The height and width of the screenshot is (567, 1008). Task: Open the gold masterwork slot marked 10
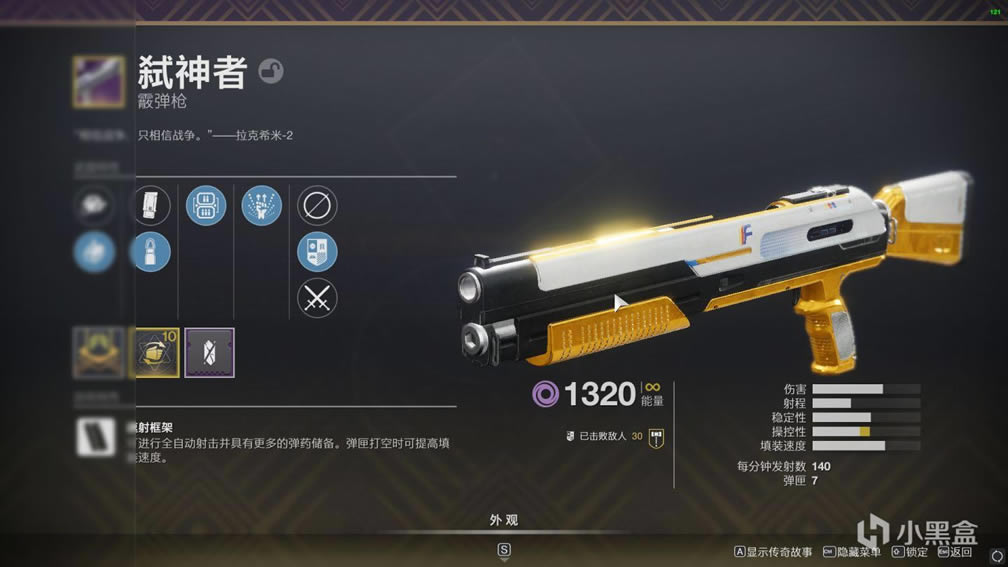[156, 353]
